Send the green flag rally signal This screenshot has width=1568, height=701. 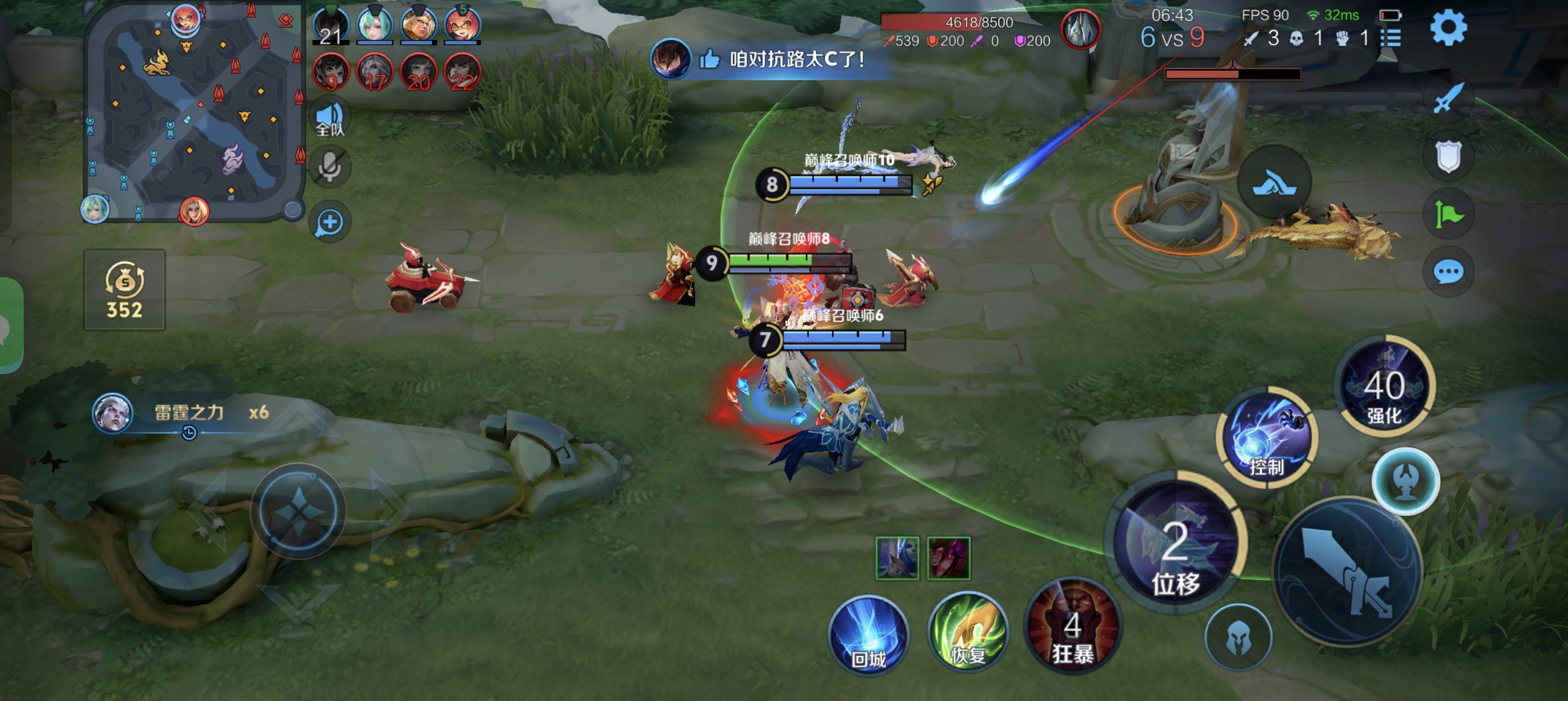1448,214
